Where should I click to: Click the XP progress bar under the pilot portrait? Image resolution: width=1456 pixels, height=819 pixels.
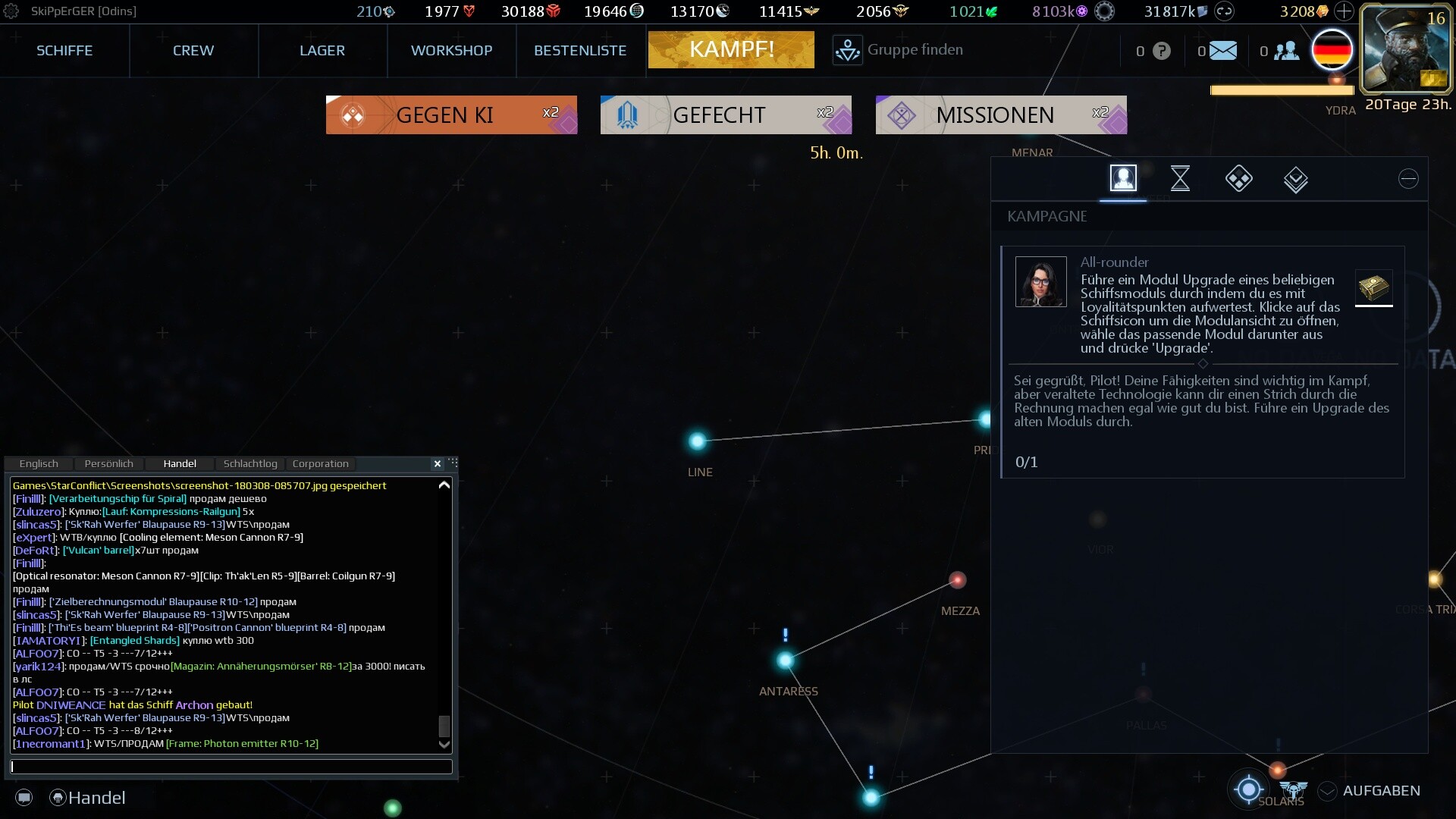pyautogui.click(x=1283, y=89)
